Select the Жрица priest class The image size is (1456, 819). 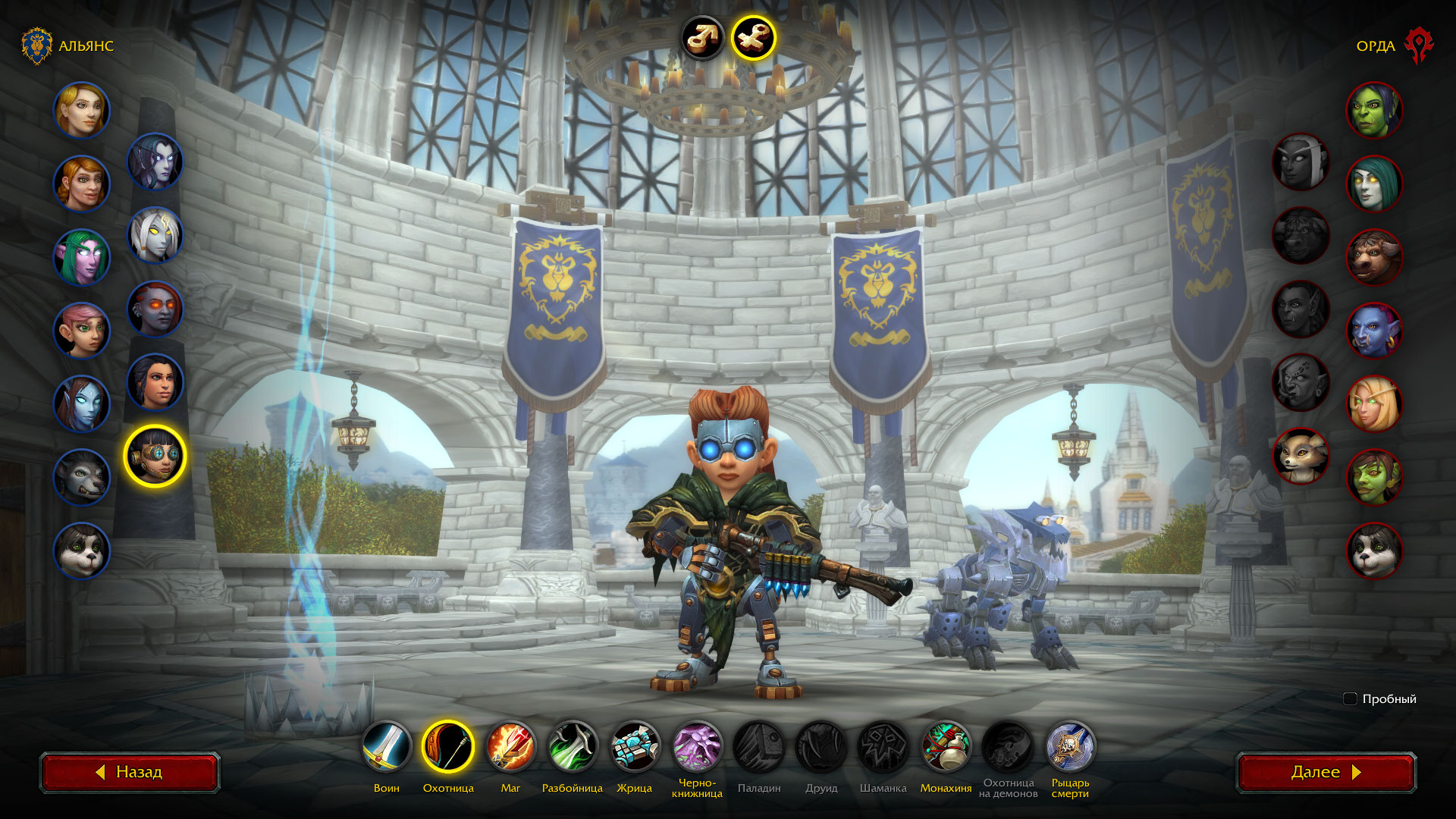(635, 746)
